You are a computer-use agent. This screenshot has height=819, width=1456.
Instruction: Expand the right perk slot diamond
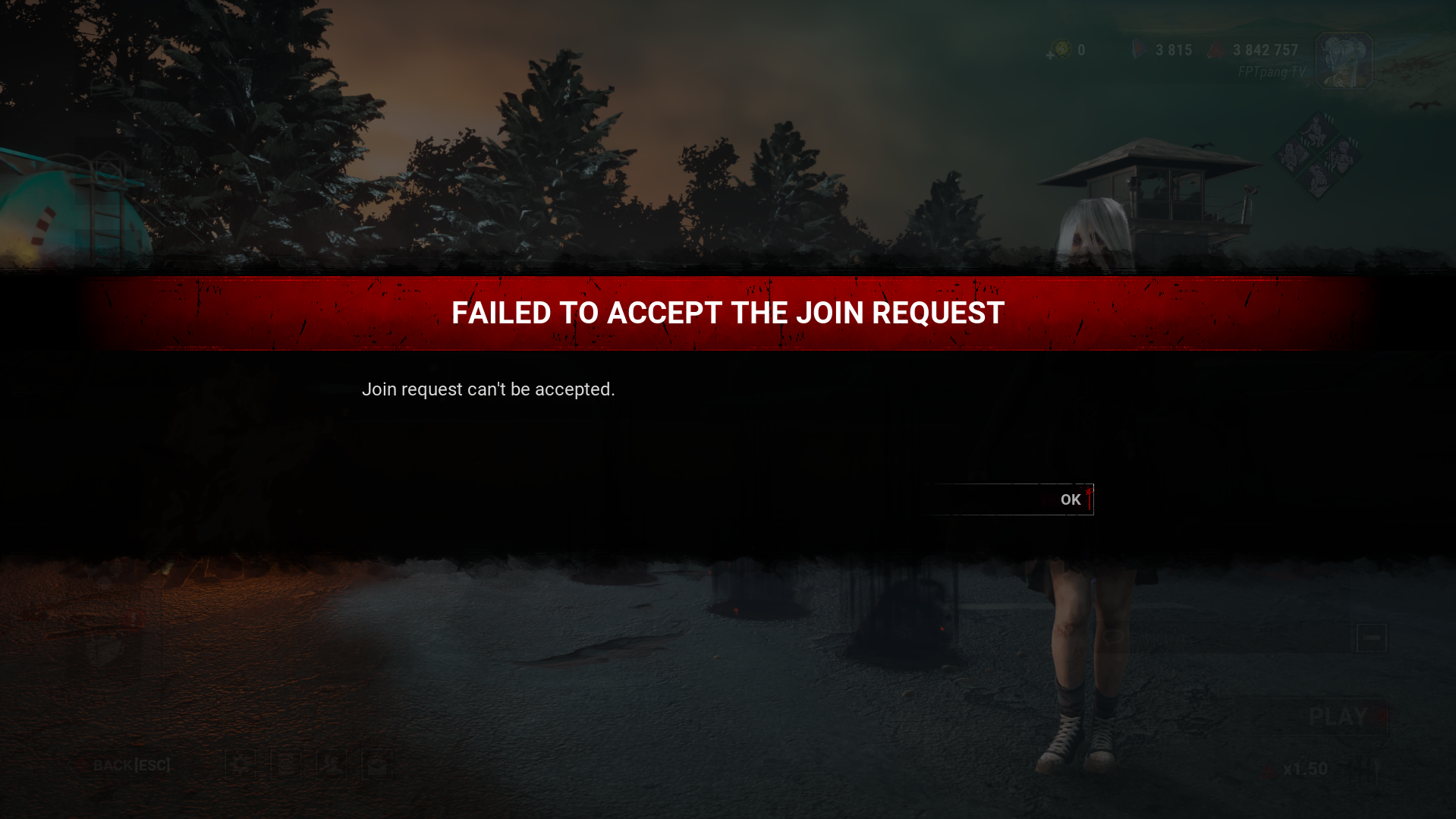(x=1343, y=157)
